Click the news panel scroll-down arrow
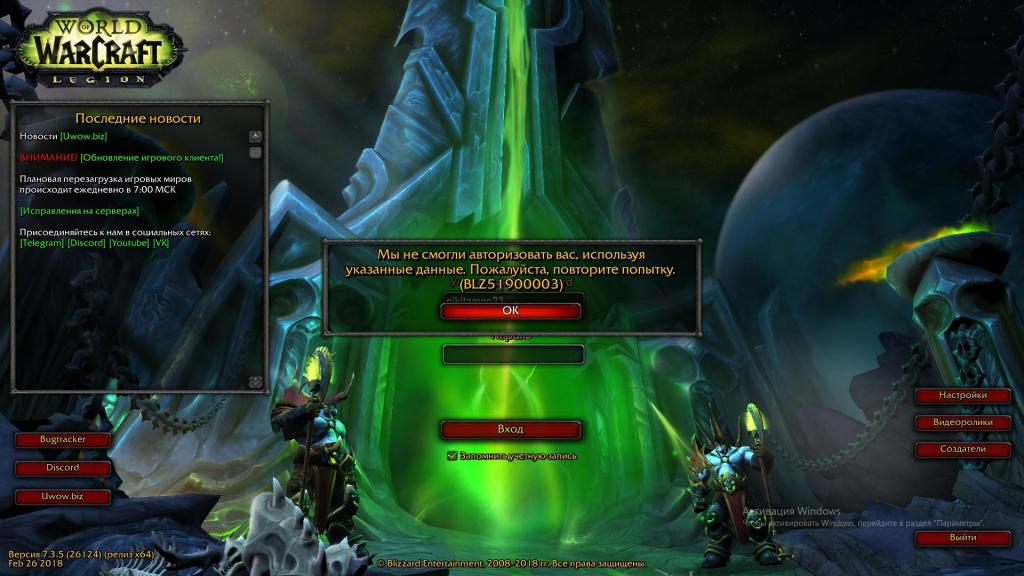 pos(255,381)
